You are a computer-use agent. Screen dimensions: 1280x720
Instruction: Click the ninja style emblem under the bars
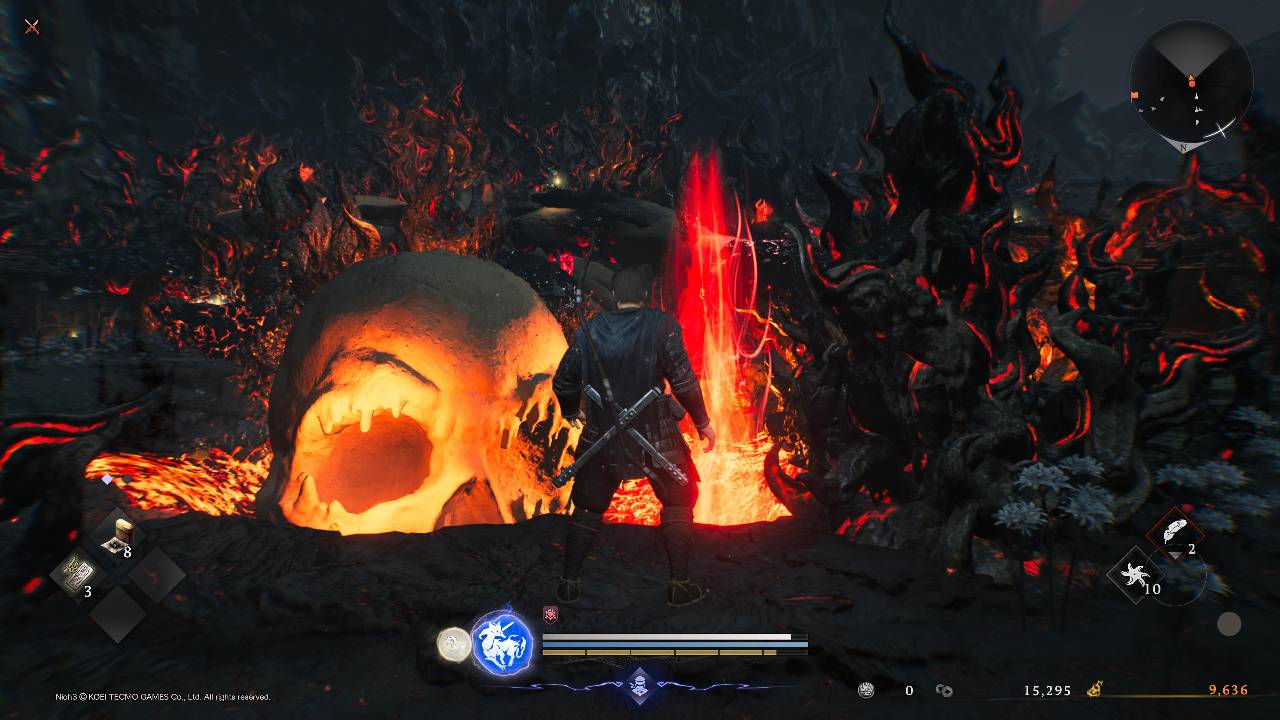tap(640, 685)
